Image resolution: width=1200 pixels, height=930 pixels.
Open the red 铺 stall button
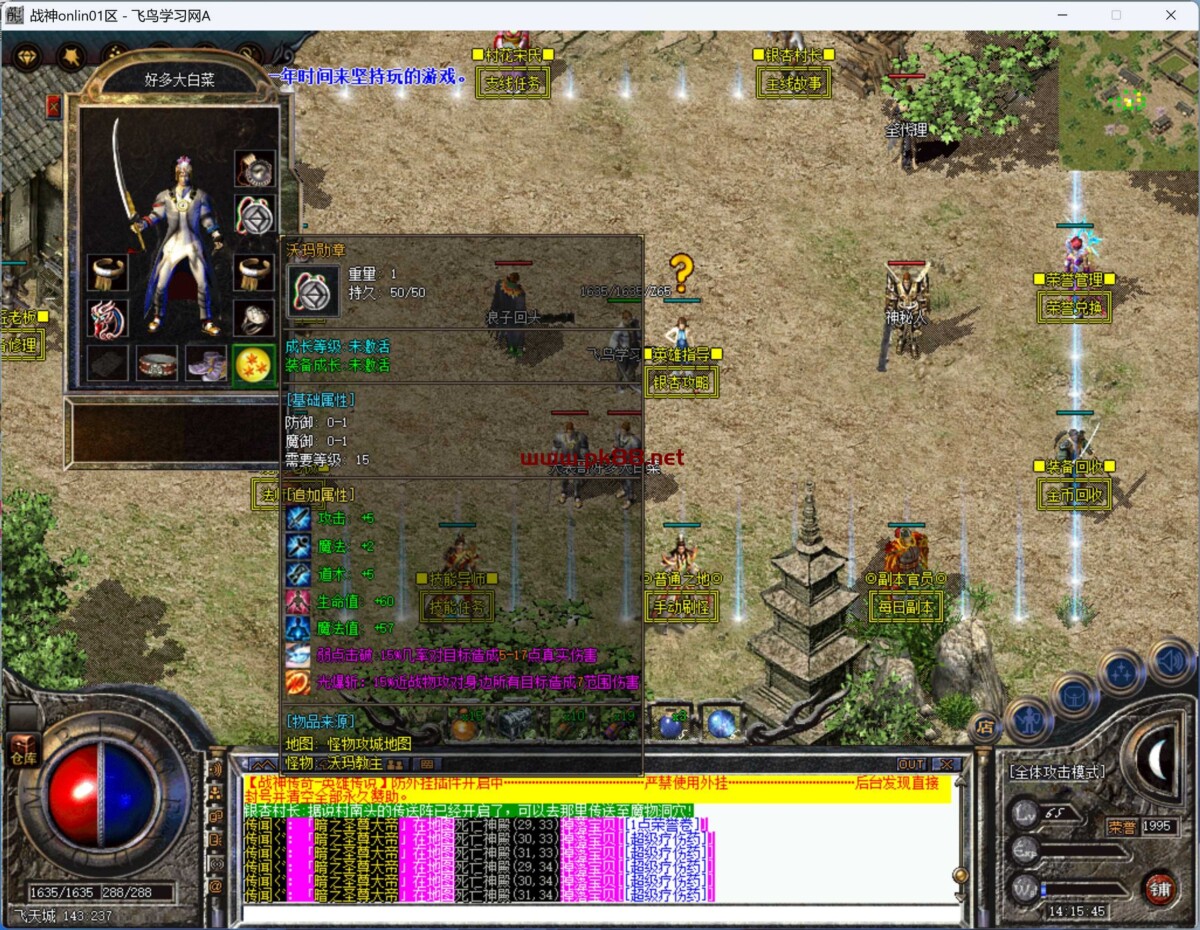tap(1159, 888)
